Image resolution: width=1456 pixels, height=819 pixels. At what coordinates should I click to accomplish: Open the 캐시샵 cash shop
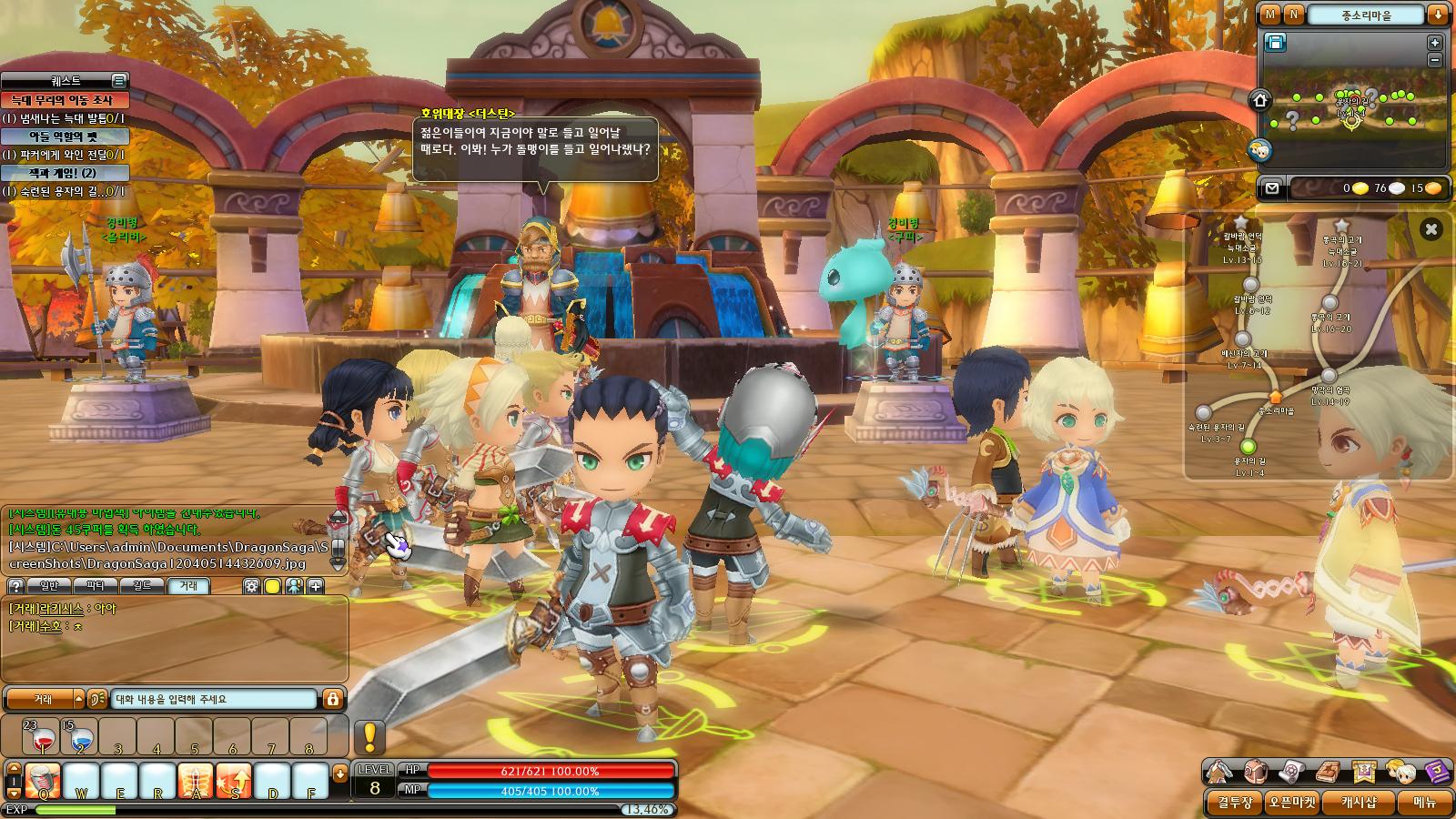(1359, 803)
